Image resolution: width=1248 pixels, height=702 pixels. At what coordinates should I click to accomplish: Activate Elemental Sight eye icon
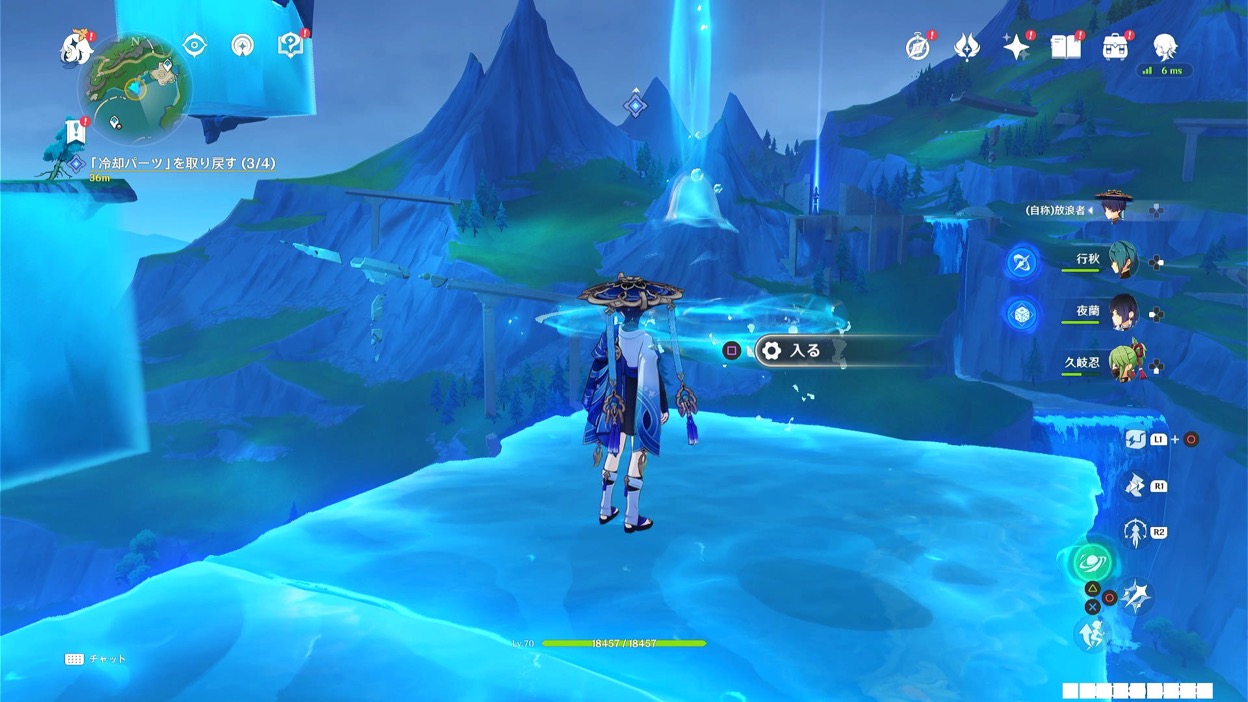click(x=195, y=45)
